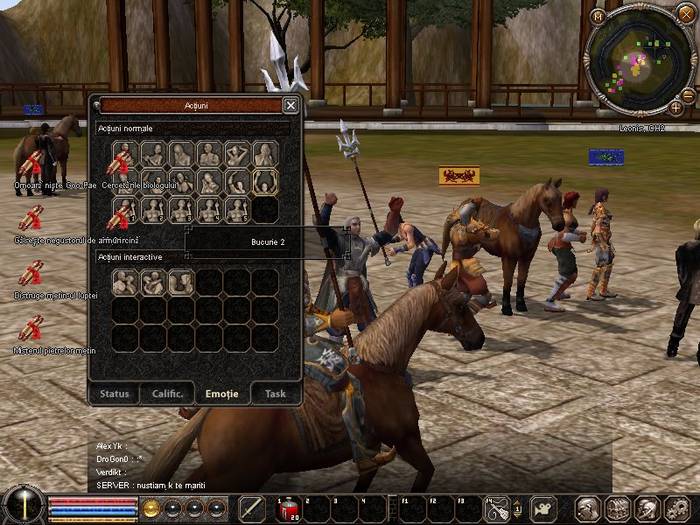This screenshot has width=700, height=525.
Task: Open the Distruge metinul luptei quest scroll
Action: point(32,273)
